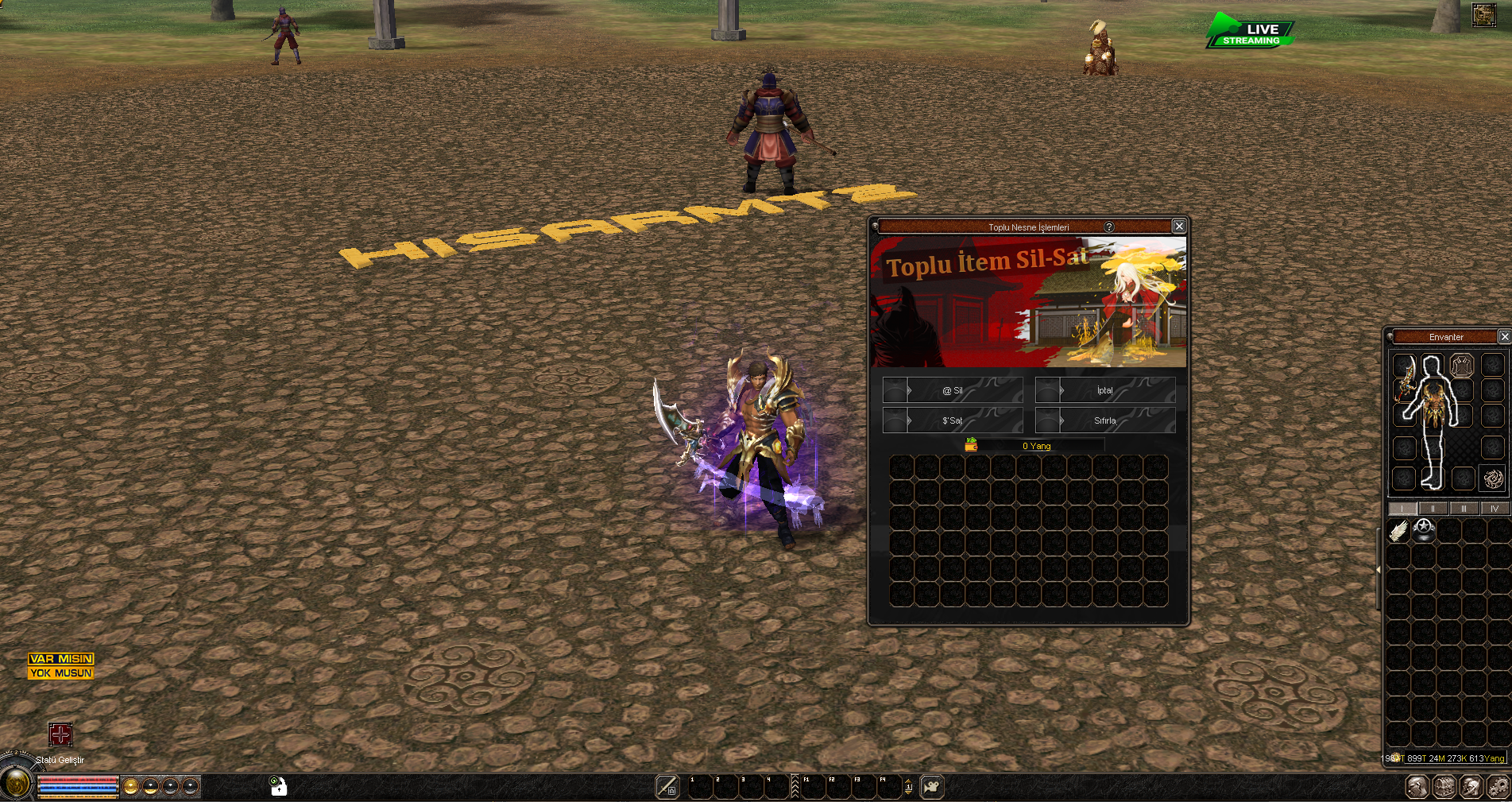Select the white wing item slot
This screenshot has width=1512, height=802.
1399,530
